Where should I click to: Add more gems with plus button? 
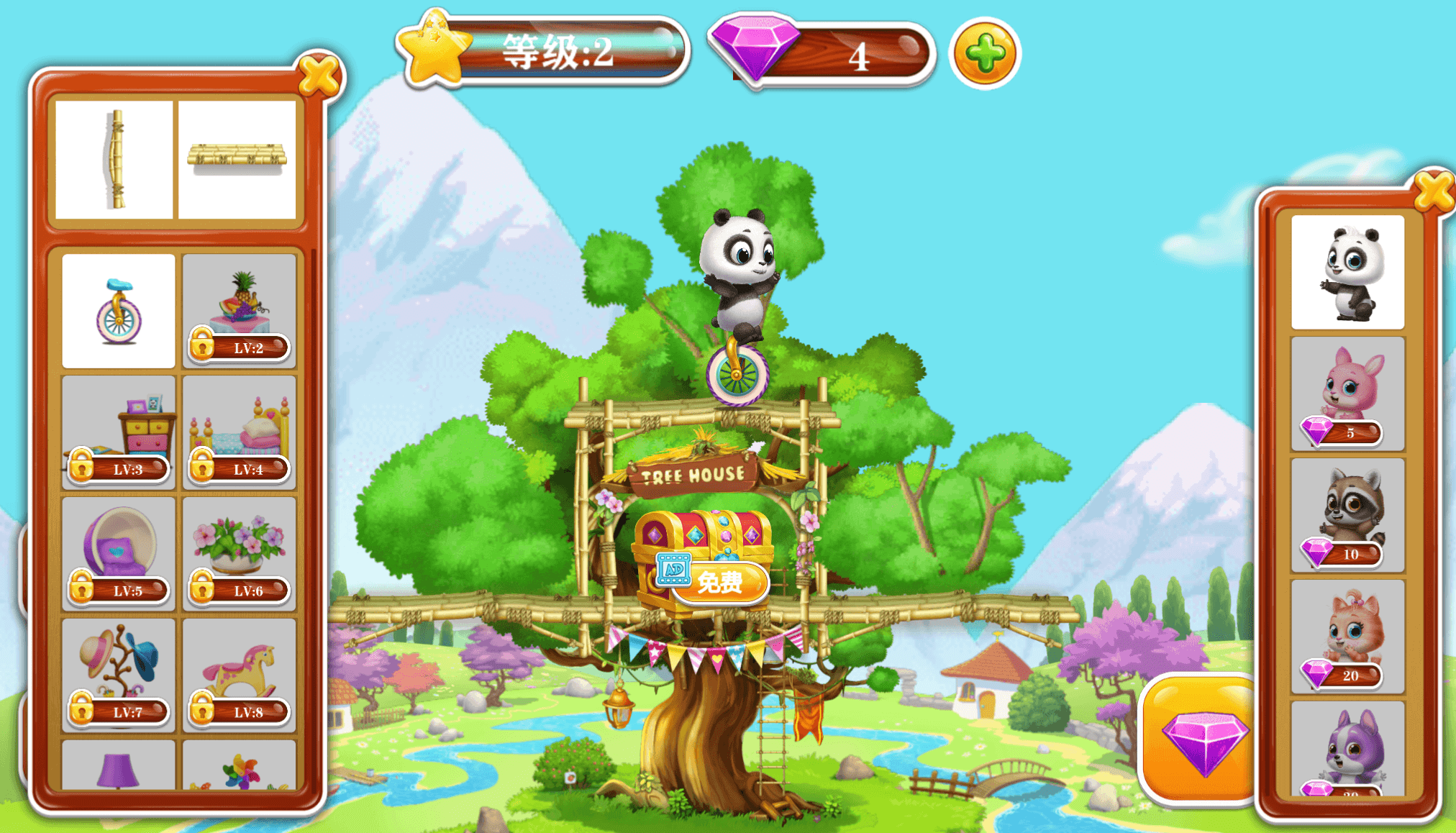point(985,53)
